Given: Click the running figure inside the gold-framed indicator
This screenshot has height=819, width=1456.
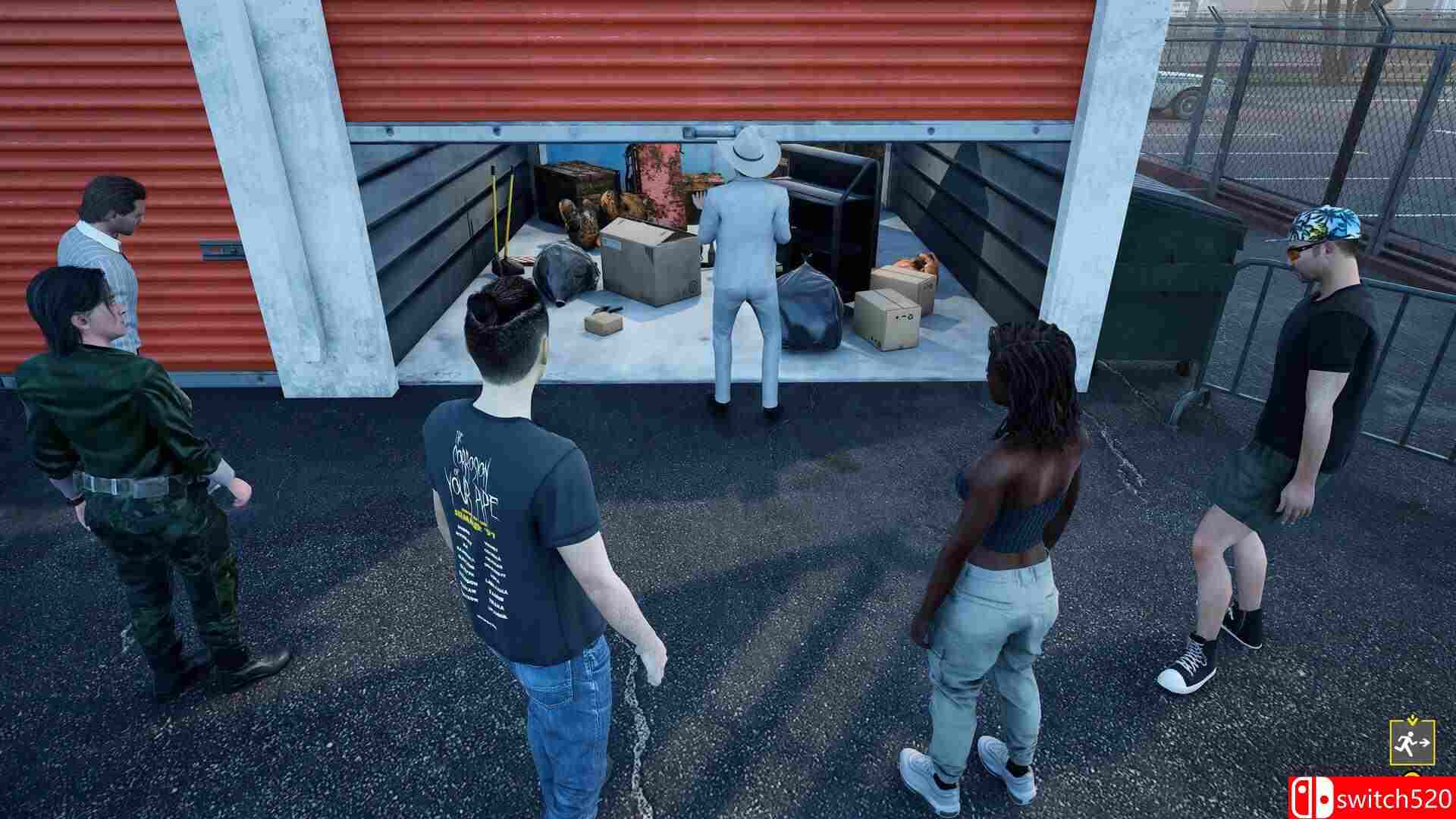Looking at the screenshot, I should pyautogui.click(x=1407, y=743).
